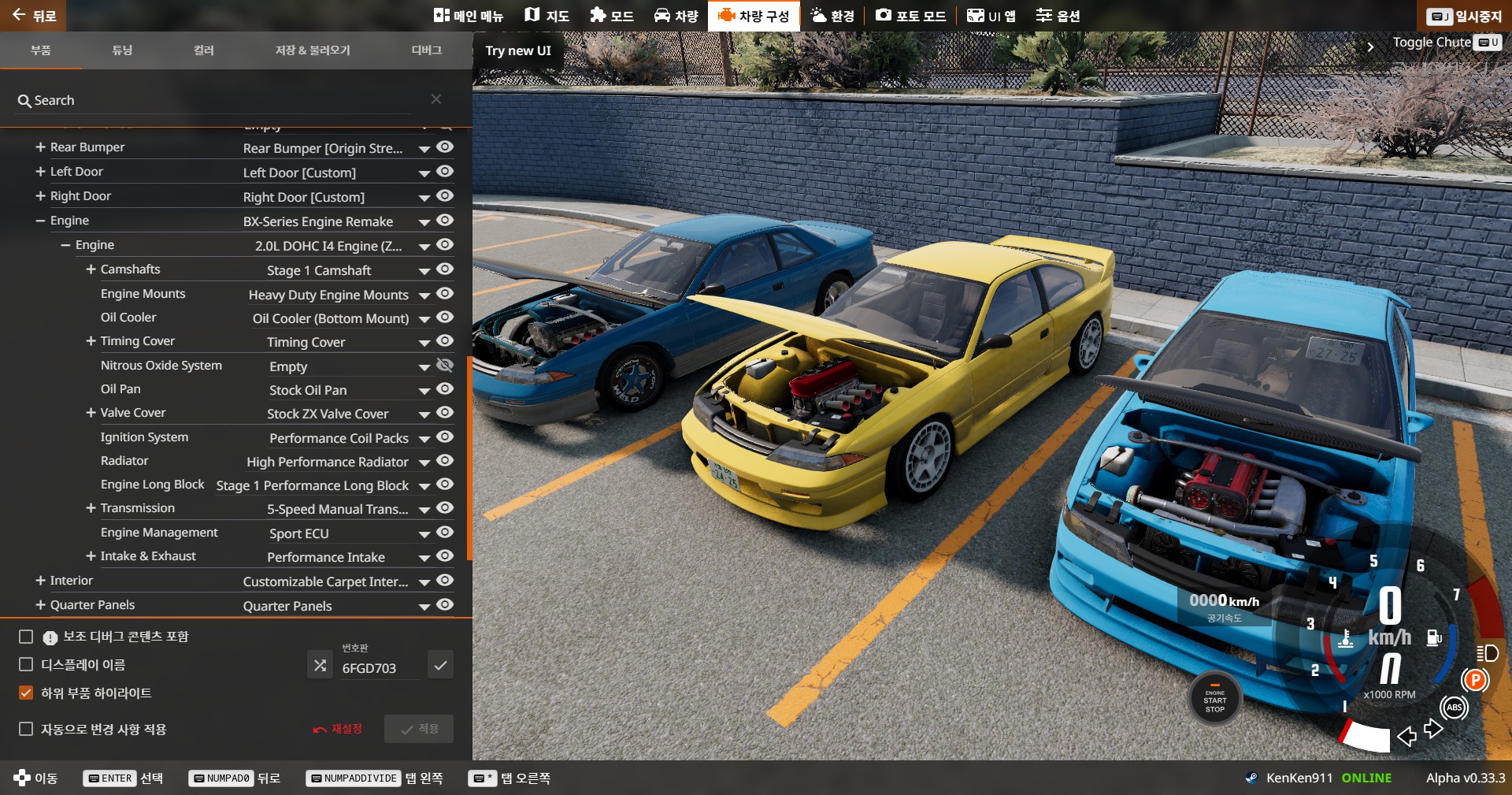Toggle visibility of Nitrous Oxide System
1512x795 pixels.
(445, 365)
